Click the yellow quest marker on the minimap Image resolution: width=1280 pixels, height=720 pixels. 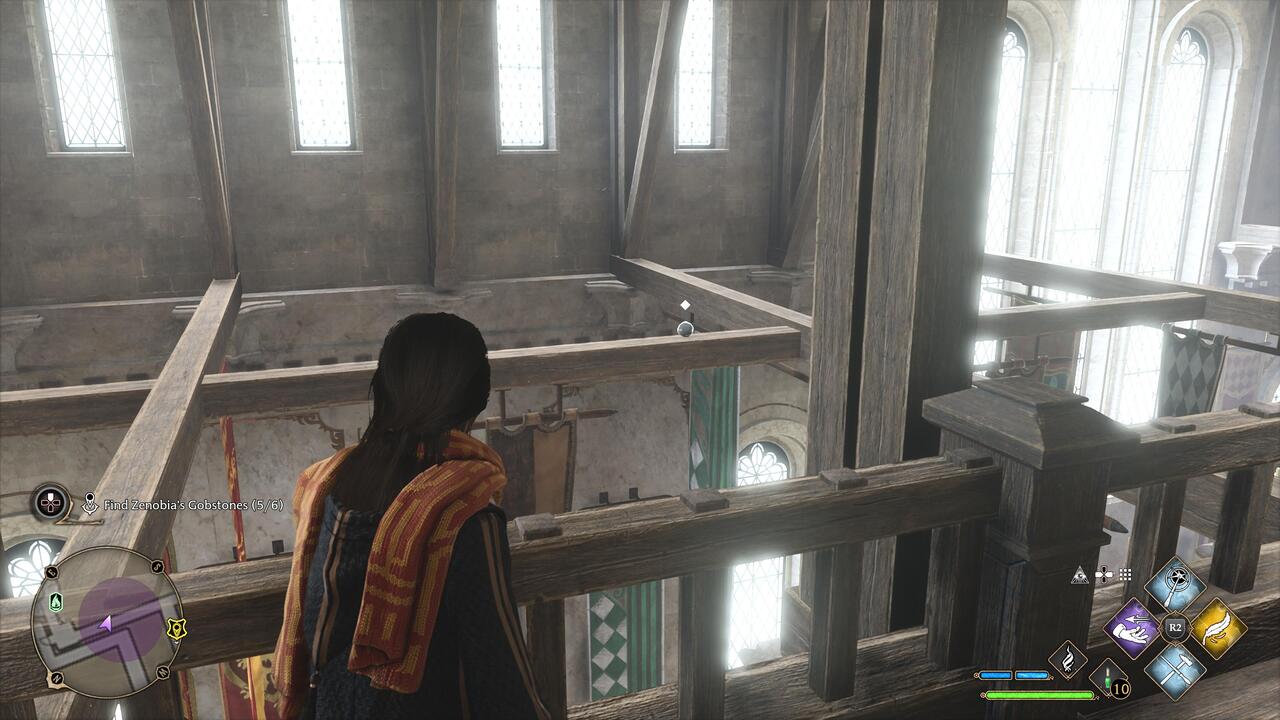click(x=176, y=629)
